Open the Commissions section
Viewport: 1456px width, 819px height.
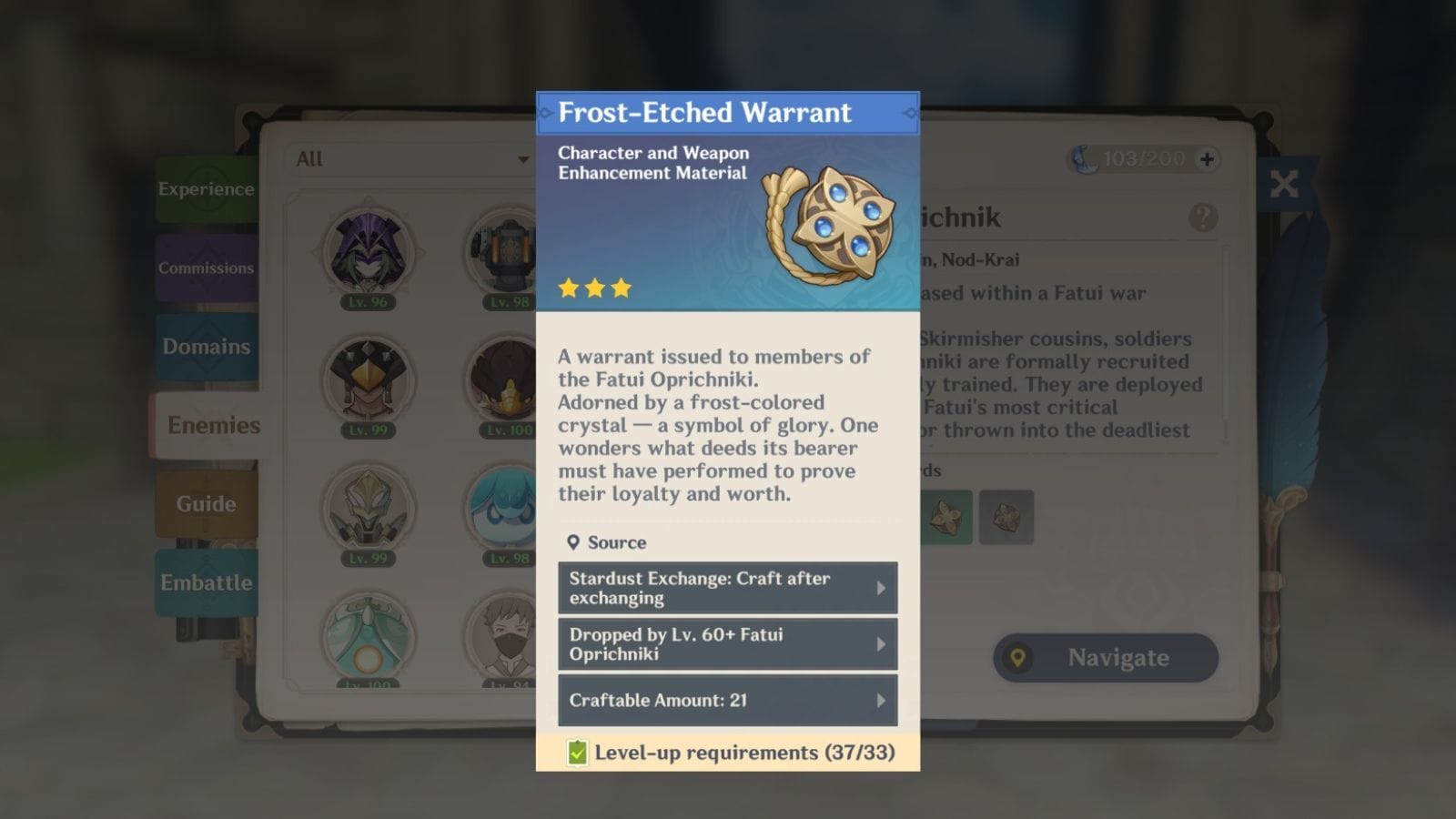tap(207, 268)
